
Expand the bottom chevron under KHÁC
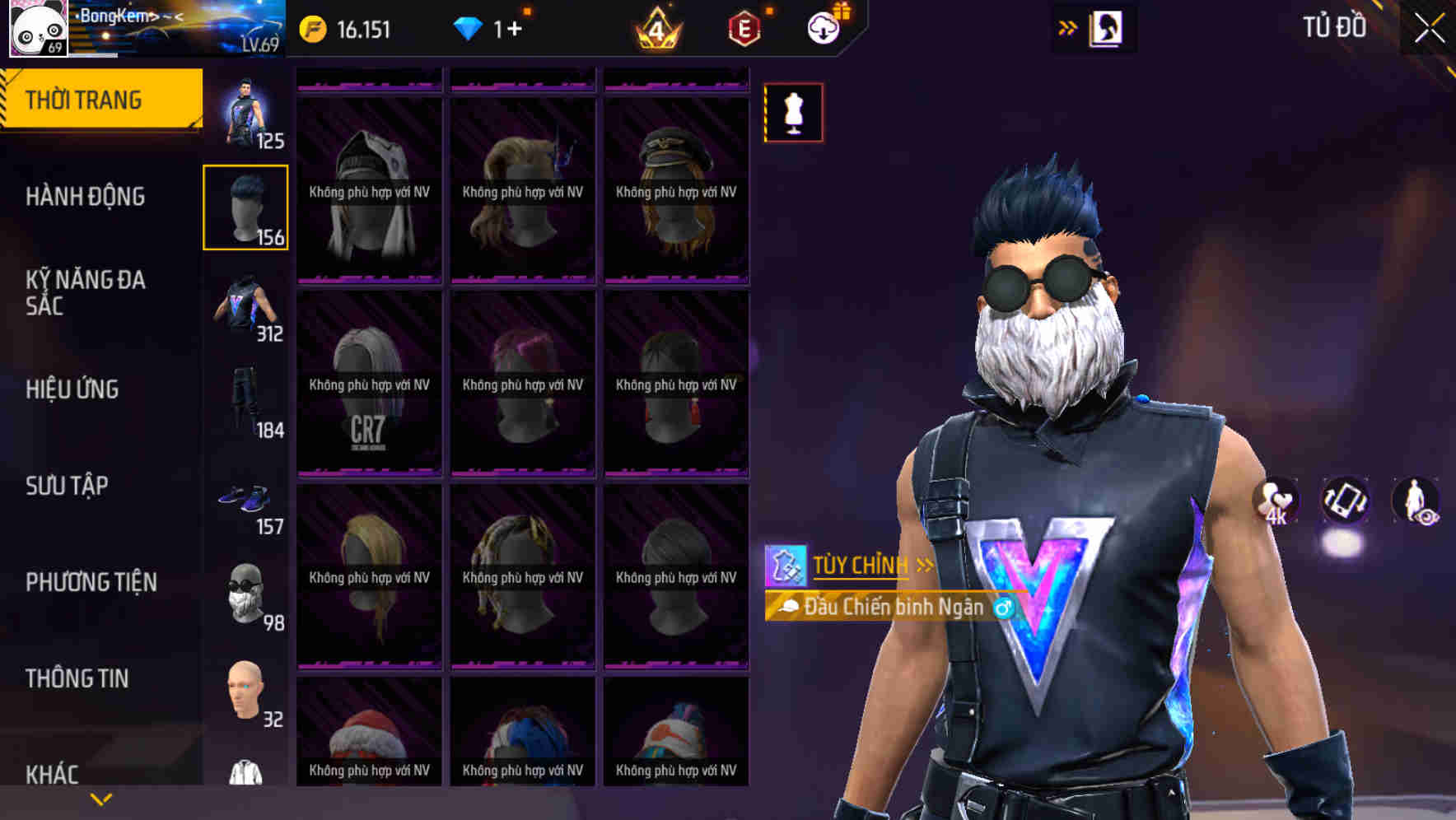[x=101, y=799]
